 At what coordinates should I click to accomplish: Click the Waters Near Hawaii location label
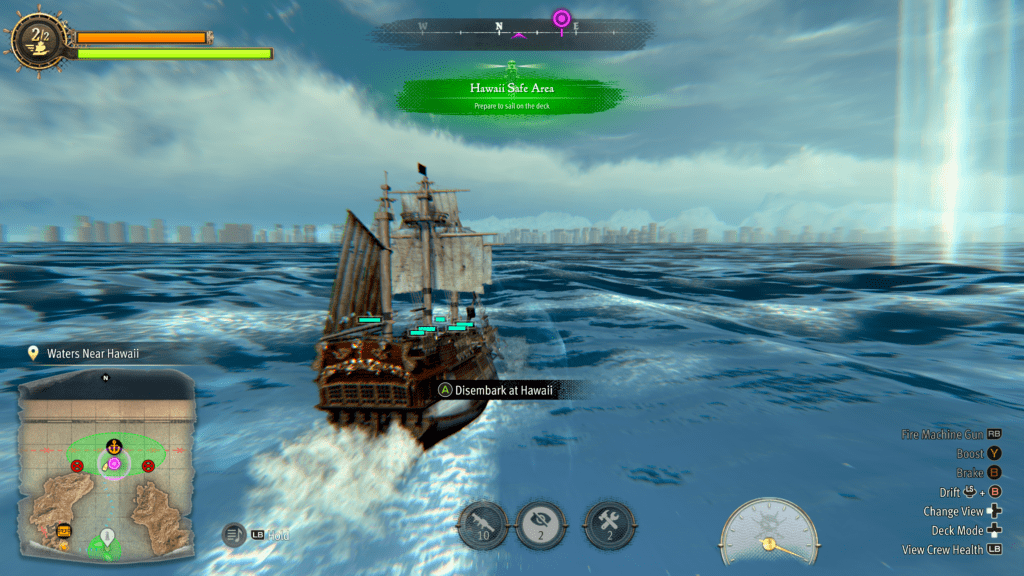92,354
